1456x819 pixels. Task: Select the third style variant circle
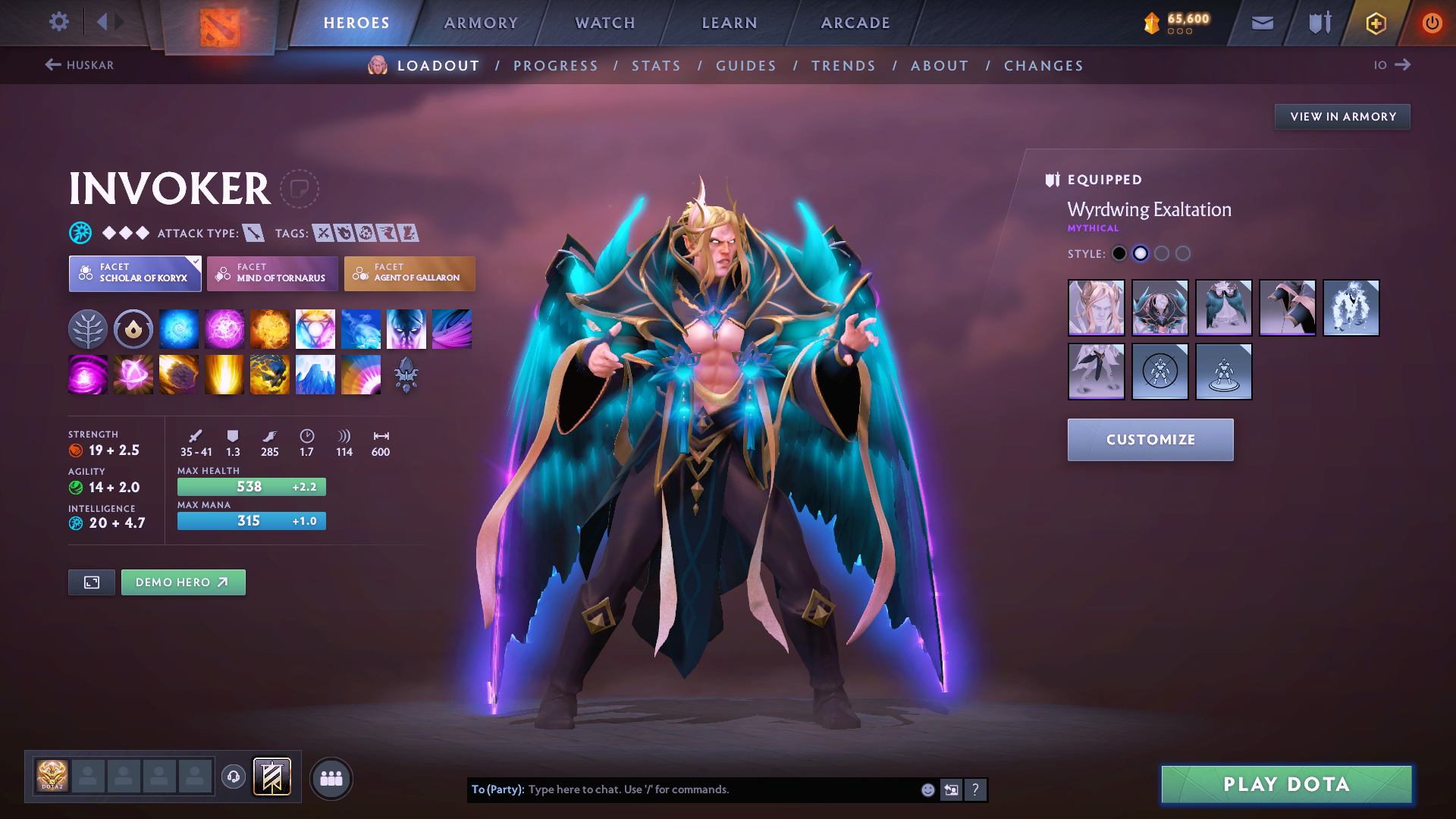coord(1162,253)
